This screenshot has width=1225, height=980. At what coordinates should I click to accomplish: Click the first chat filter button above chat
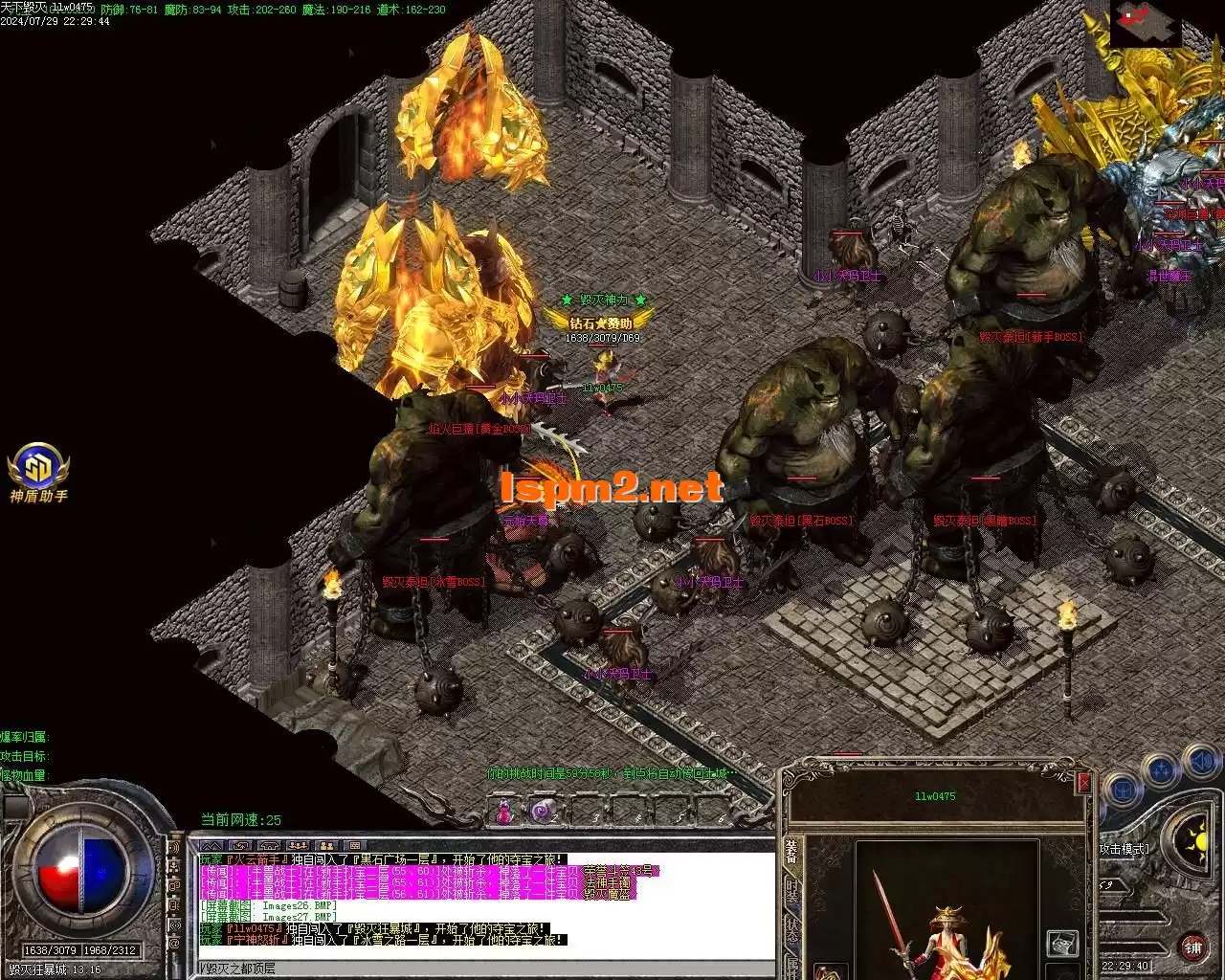click(211, 846)
